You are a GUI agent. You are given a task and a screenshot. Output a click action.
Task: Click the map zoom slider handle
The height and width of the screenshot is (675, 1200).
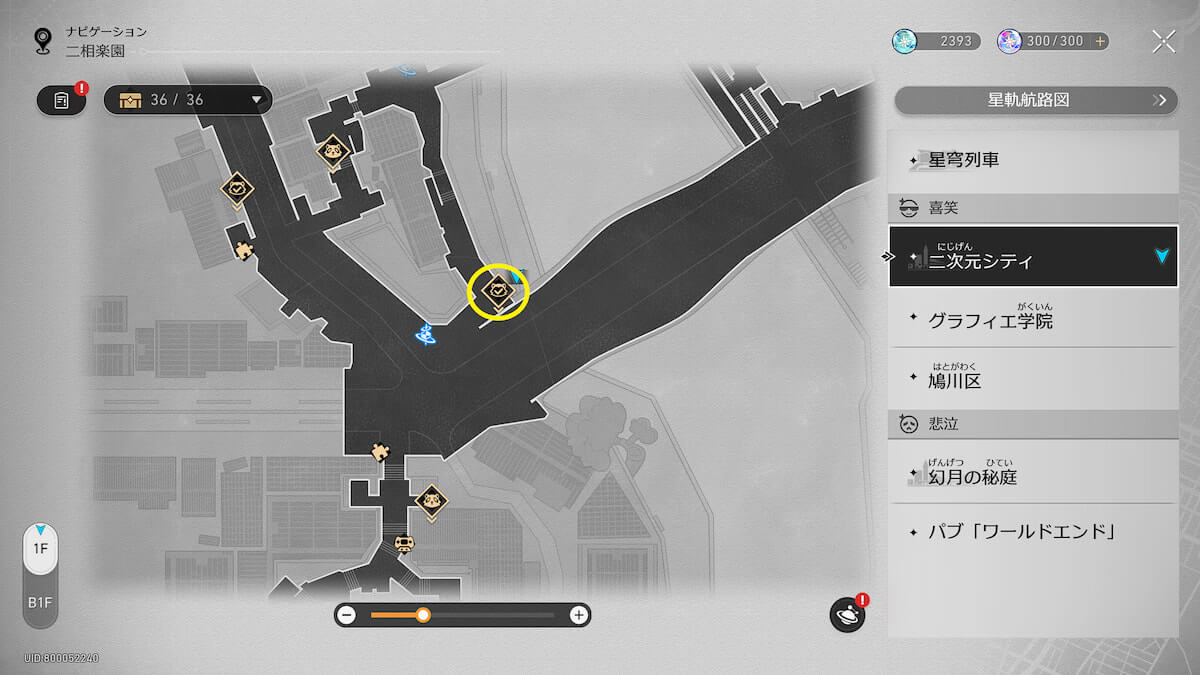(423, 615)
